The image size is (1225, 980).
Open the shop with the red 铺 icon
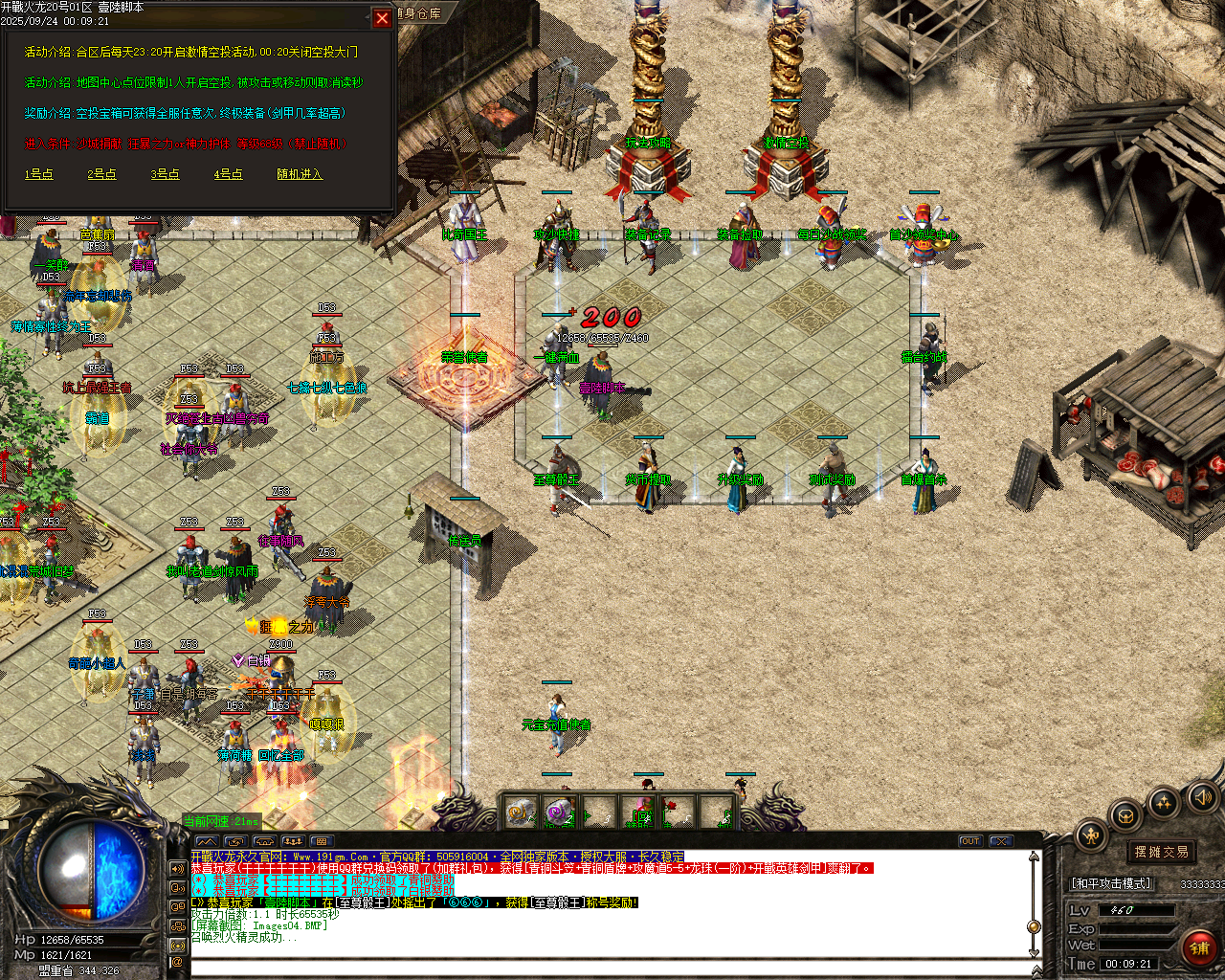click(x=1200, y=946)
